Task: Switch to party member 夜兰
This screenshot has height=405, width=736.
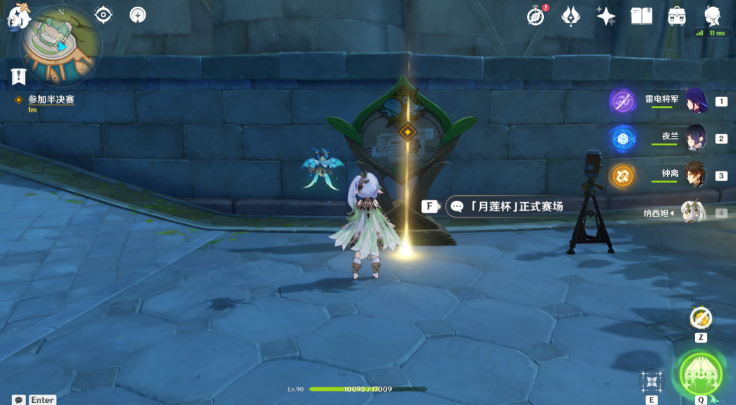Action: (x=694, y=138)
